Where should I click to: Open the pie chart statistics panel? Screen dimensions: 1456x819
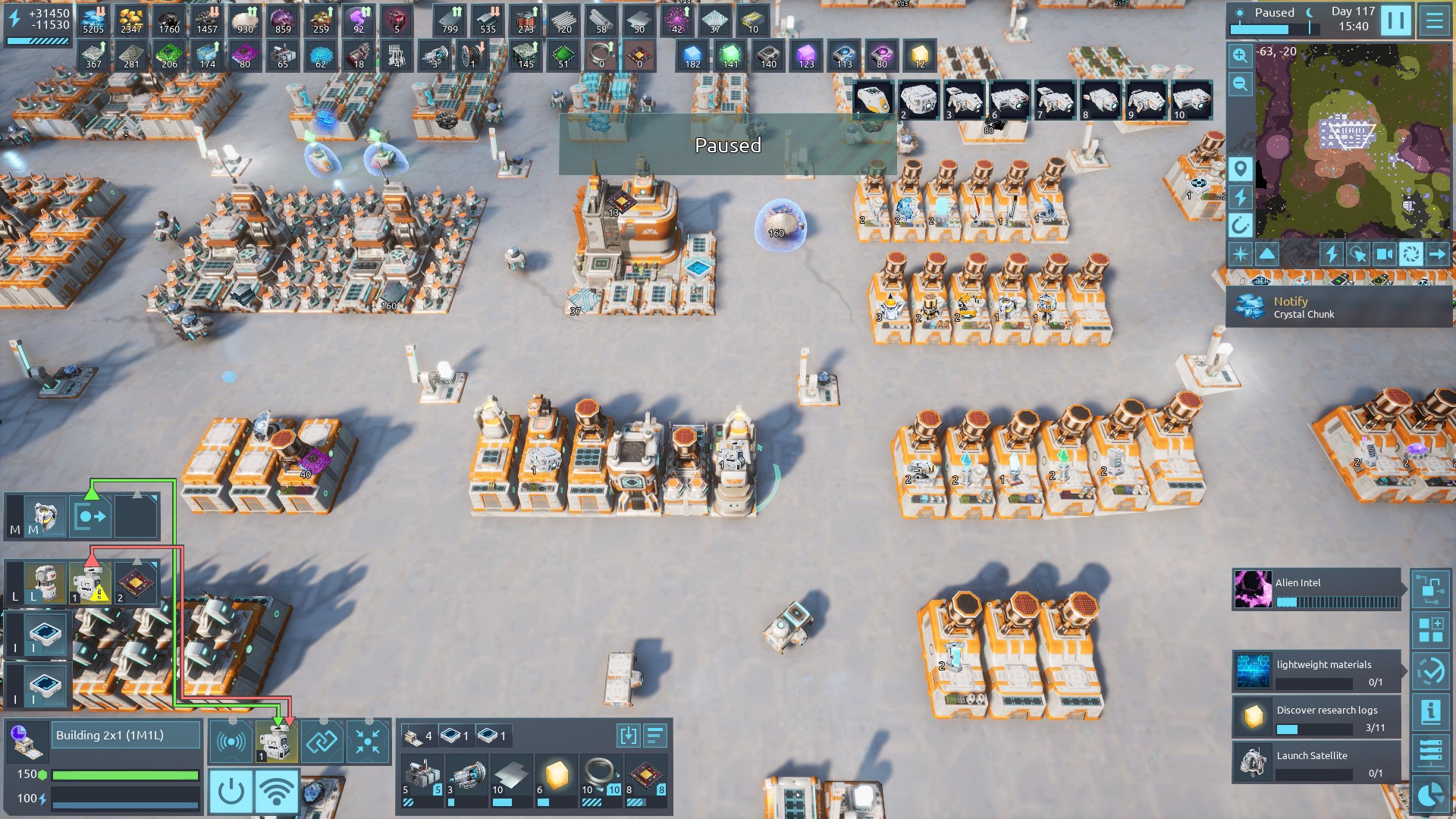click(1430, 795)
